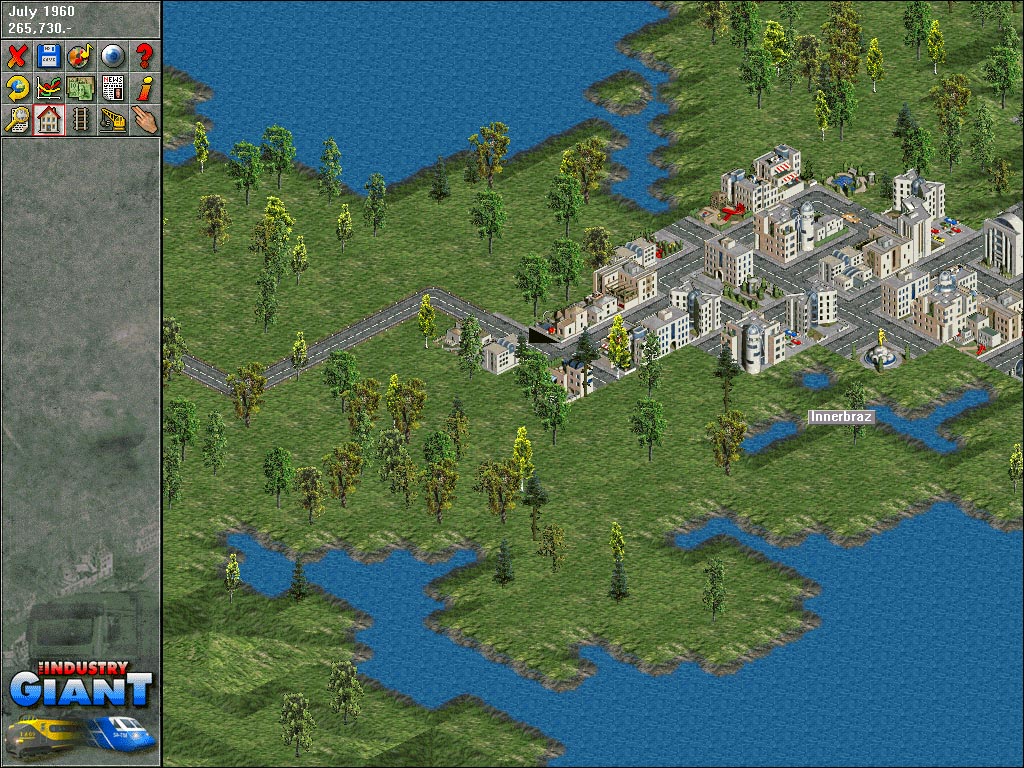The image size is (1024, 768).
Task: Click the red X quit icon
Action: 17,56
